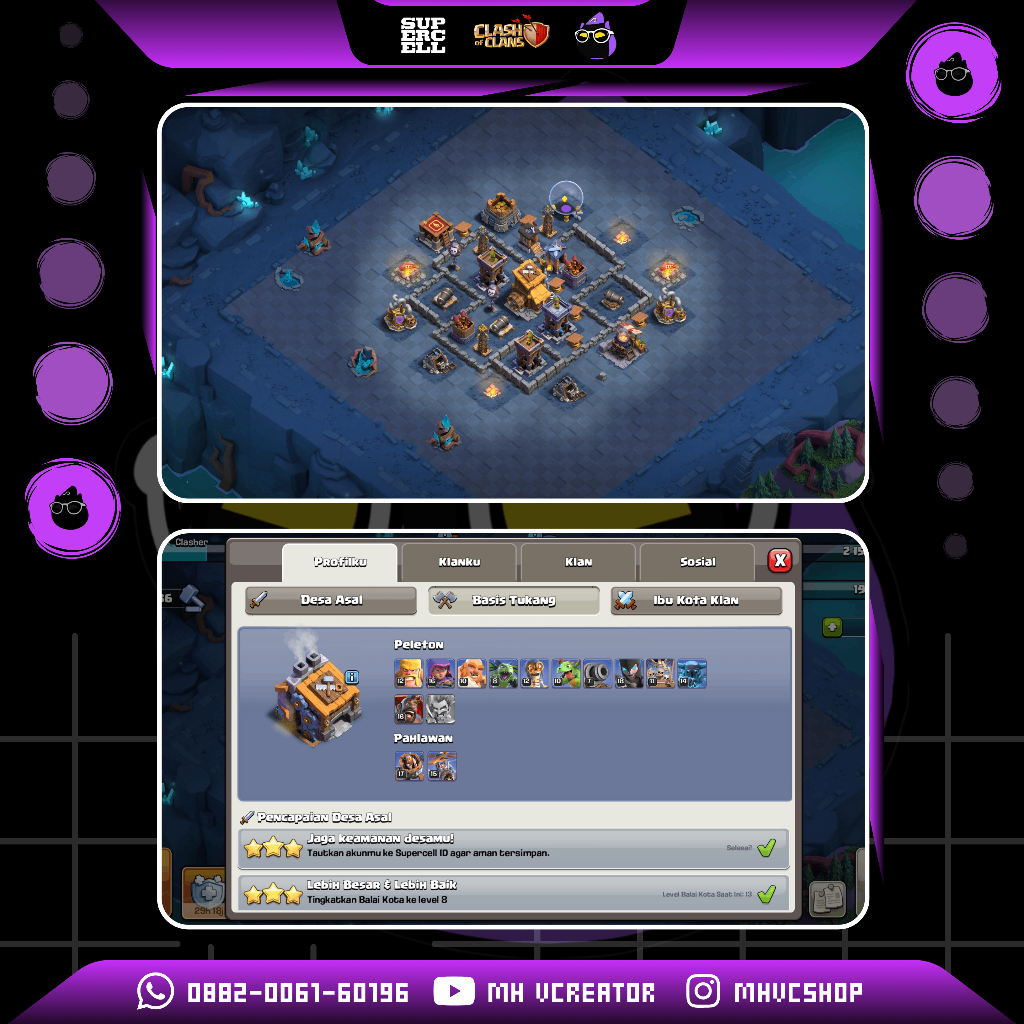Screen dimensions: 1024x1024
Task: Click the blue info icon on Builder Hall
Action: click(351, 677)
